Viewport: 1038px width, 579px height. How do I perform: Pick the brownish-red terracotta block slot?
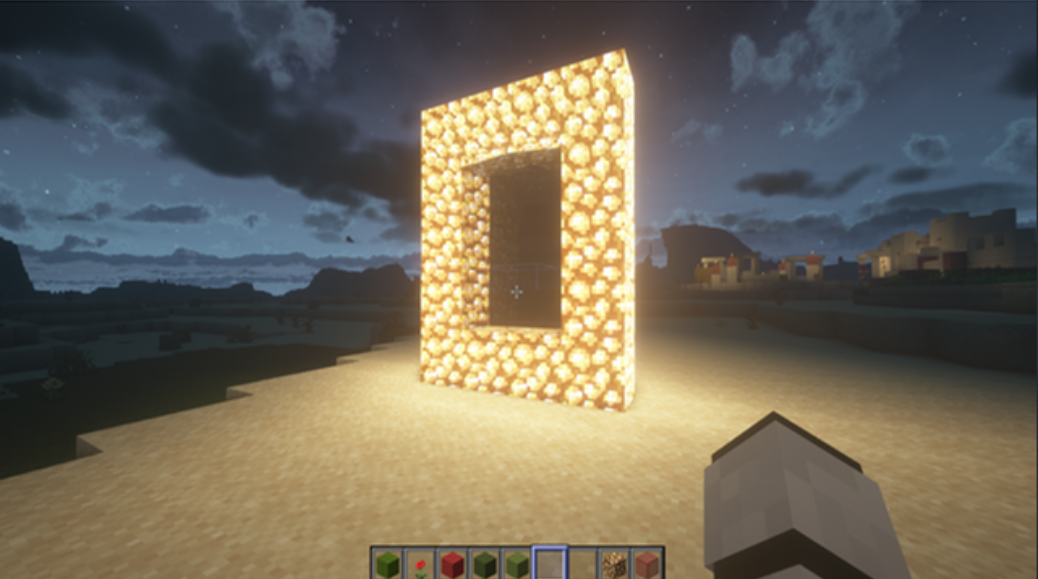(646, 565)
